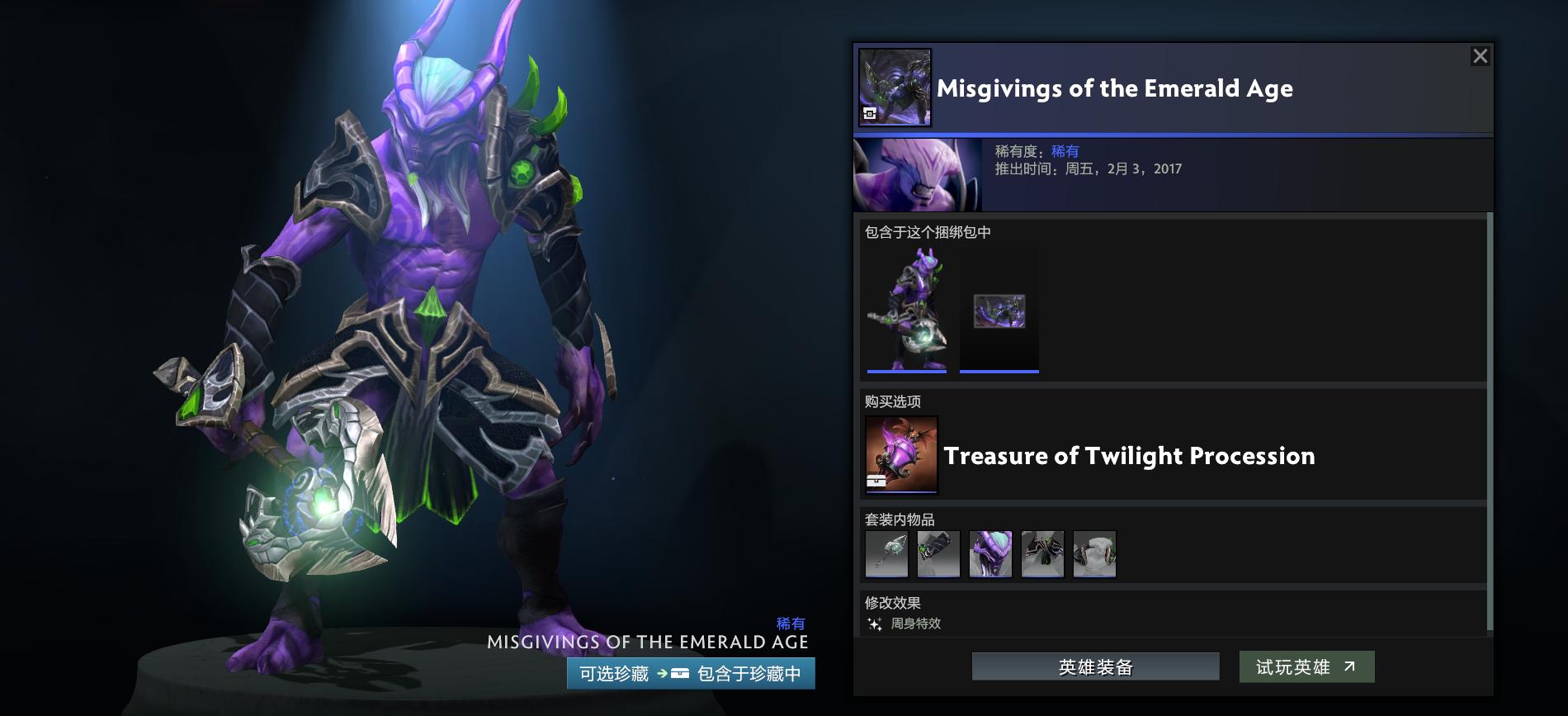Open the 英雄装备 hero loadout button
The width and height of the screenshot is (1568, 716).
coord(1095,666)
